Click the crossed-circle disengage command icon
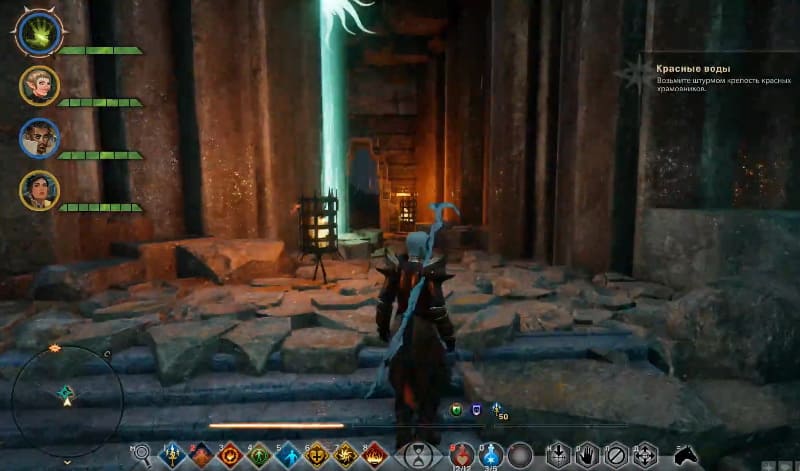Viewport: 800px width, 471px height. (617, 455)
